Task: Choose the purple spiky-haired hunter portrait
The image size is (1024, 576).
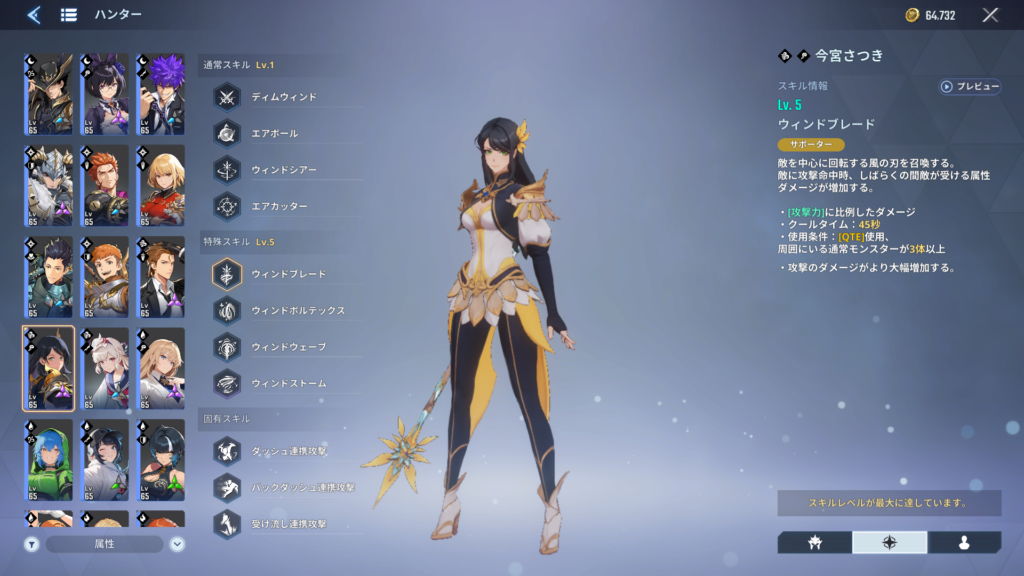Action: (160, 95)
